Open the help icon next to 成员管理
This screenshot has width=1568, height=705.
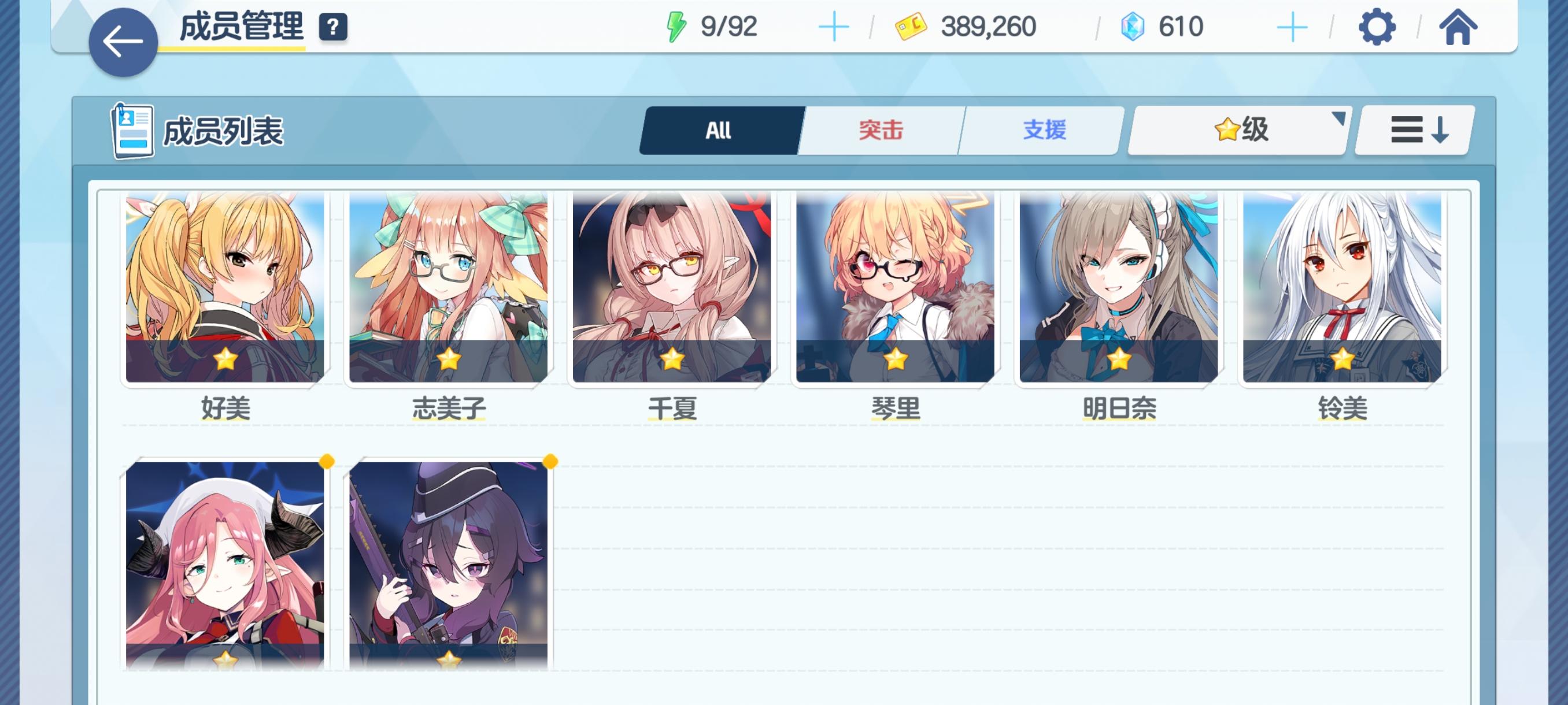(334, 25)
